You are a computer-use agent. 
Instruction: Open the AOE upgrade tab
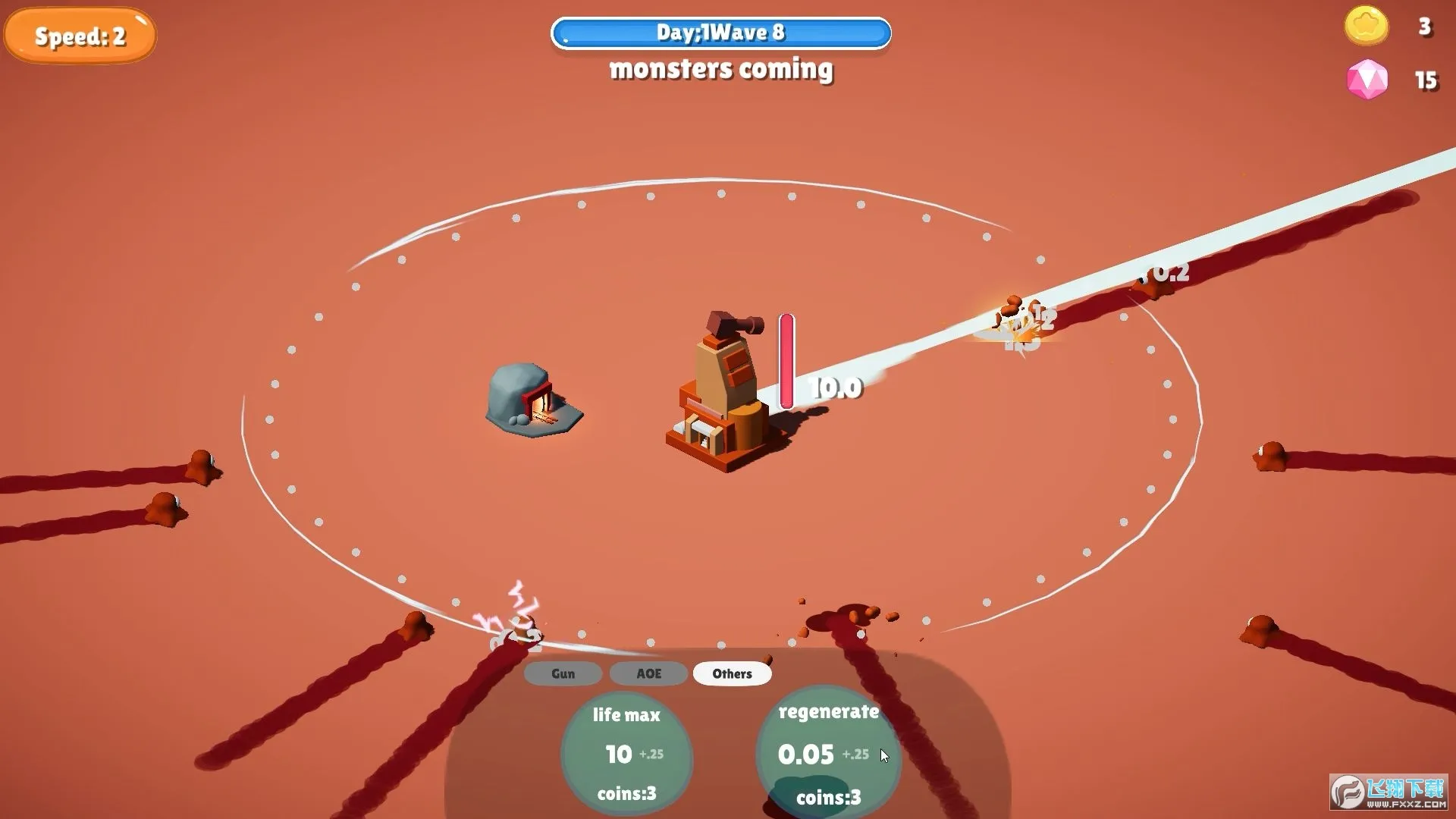coord(648,673)
